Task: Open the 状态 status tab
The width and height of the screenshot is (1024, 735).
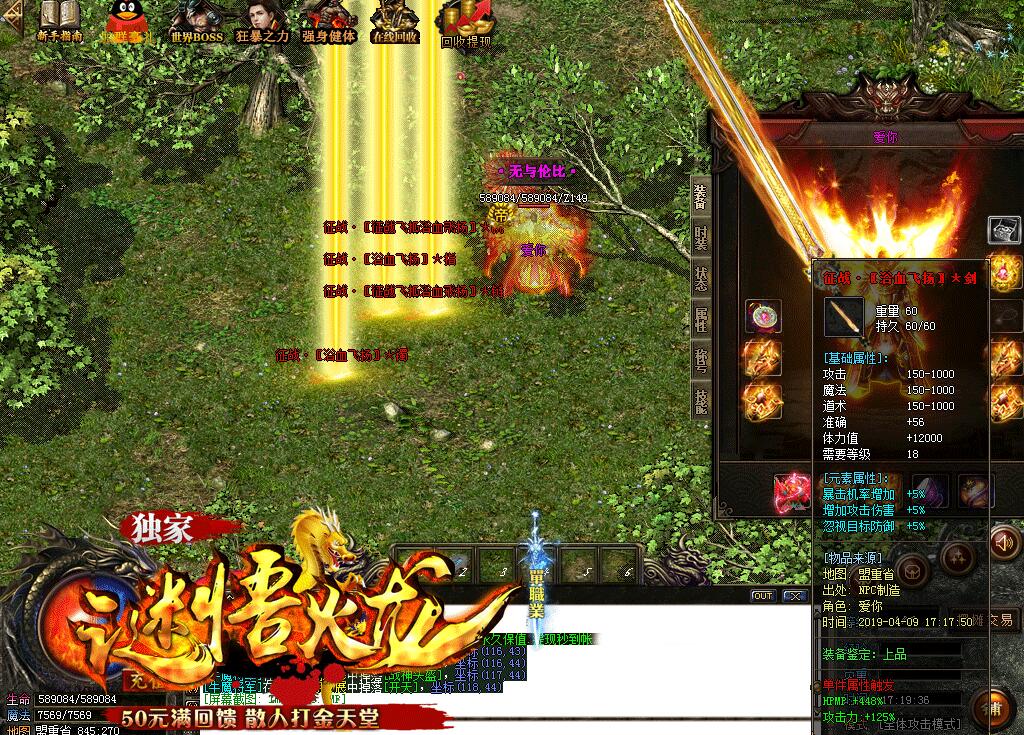Action: (701, 278)
